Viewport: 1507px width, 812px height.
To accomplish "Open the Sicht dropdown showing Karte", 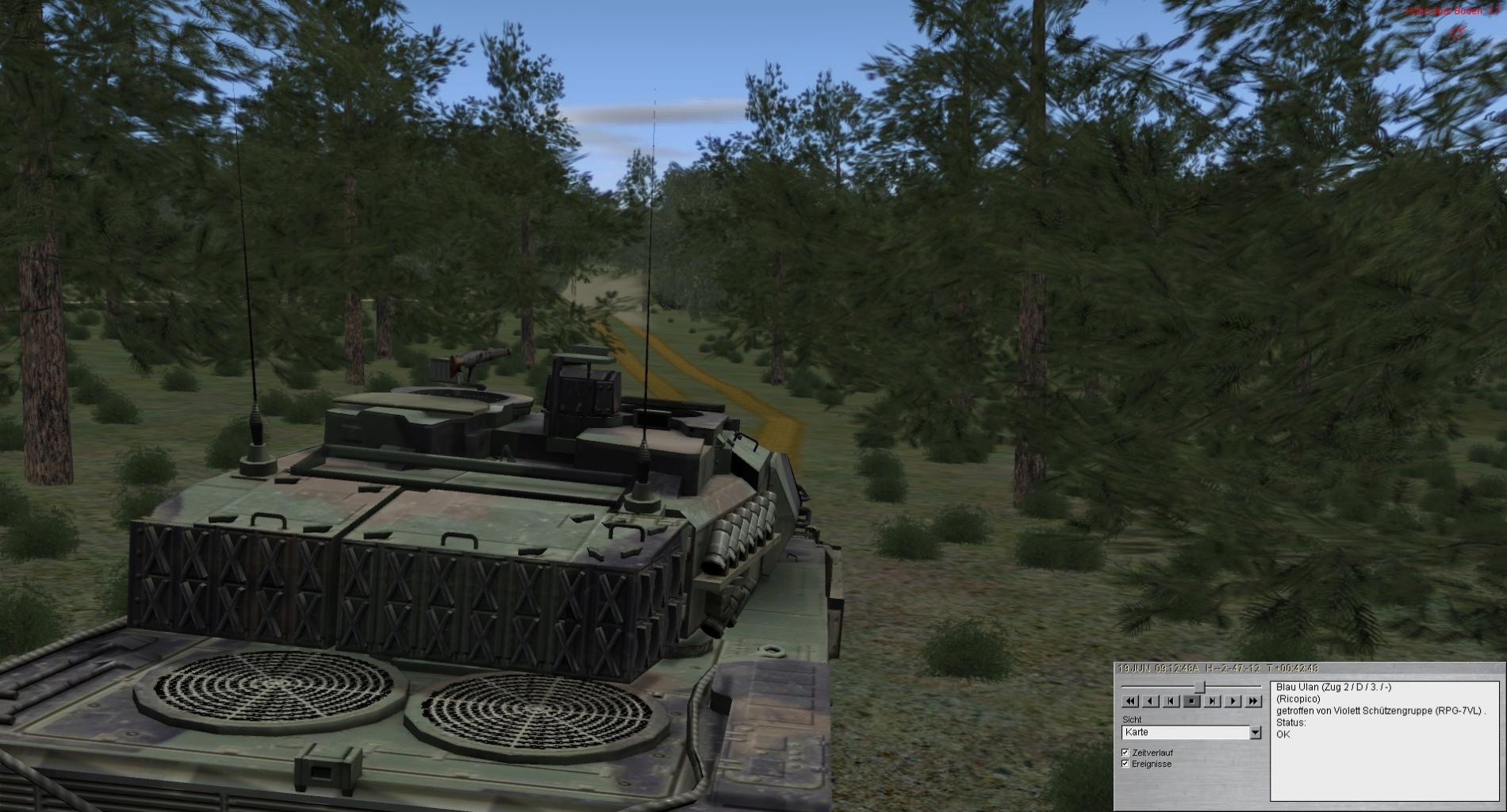I will click(1255, 733).
